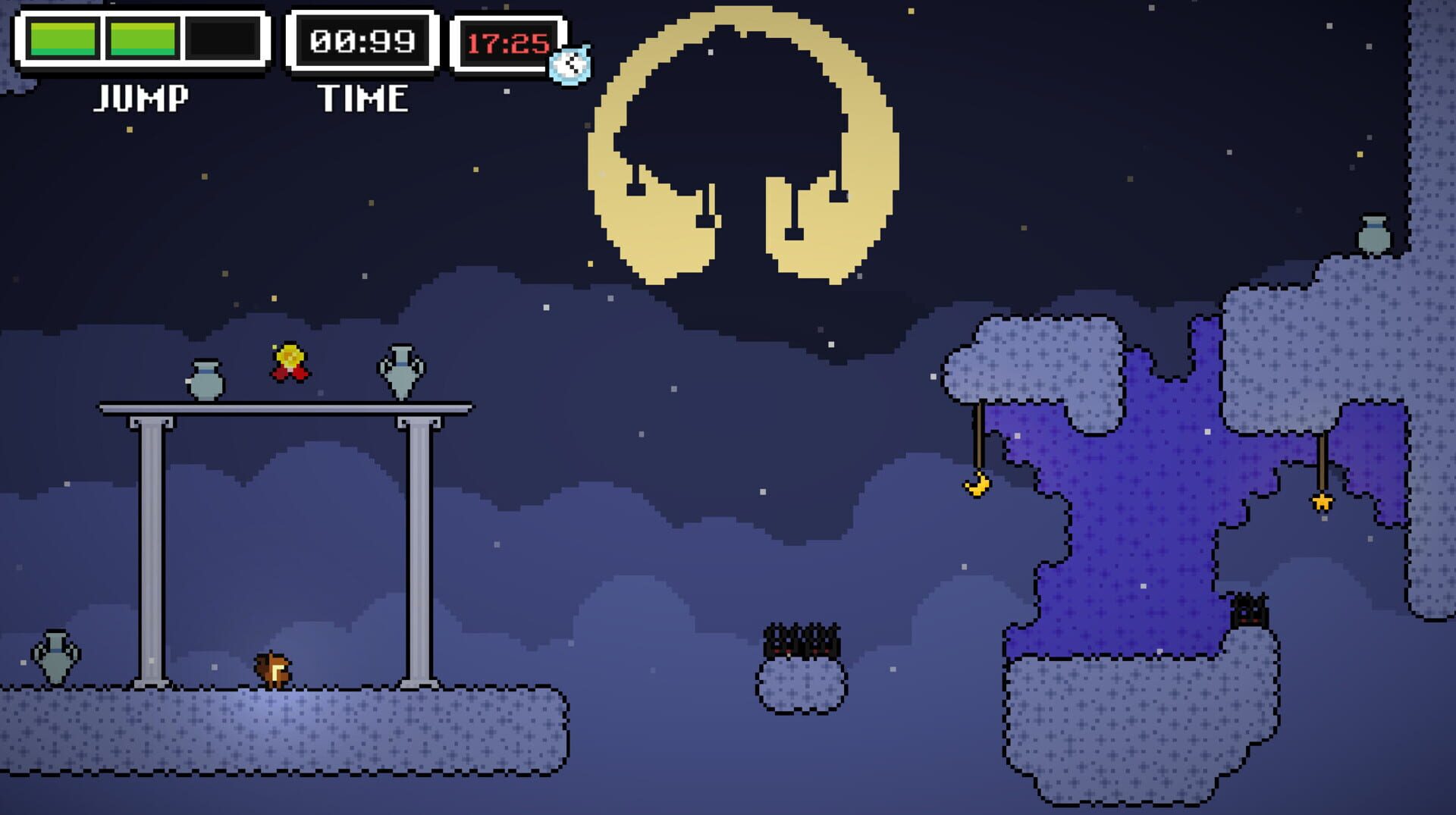
Task: Click the green JUMP progress bar
Action: pos(102,37)
